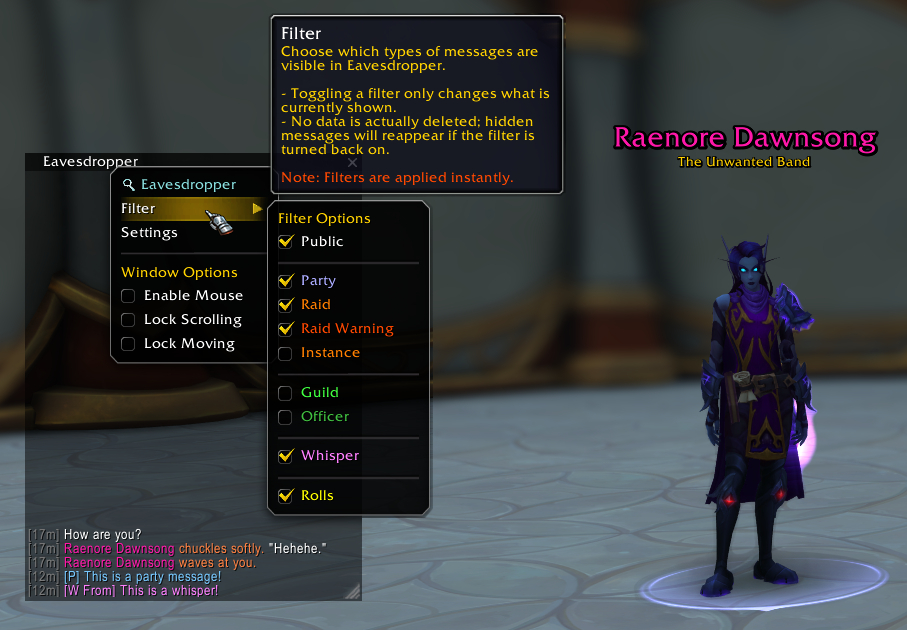Toggle the Enable Mouse checkbox
Viewport: 907px width, 630px height.
pyautogui.click(x=128, y=296)
